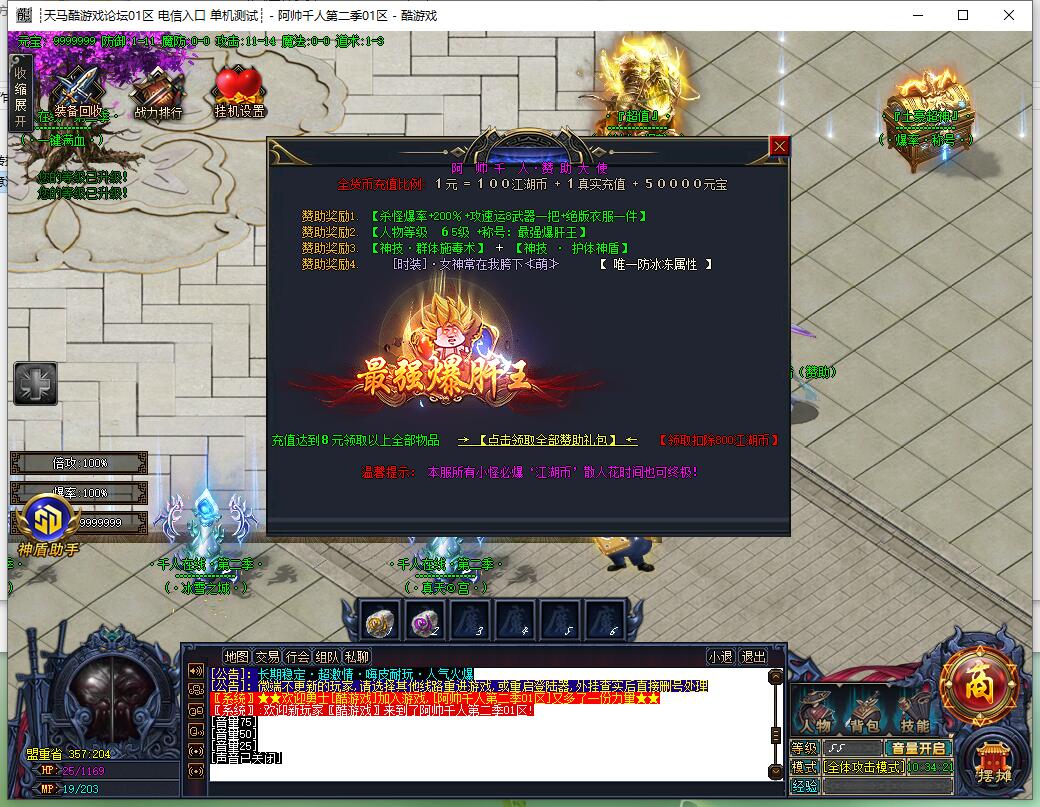Select the first hotbar item slot
The image size is (1040, 807).
380,620
